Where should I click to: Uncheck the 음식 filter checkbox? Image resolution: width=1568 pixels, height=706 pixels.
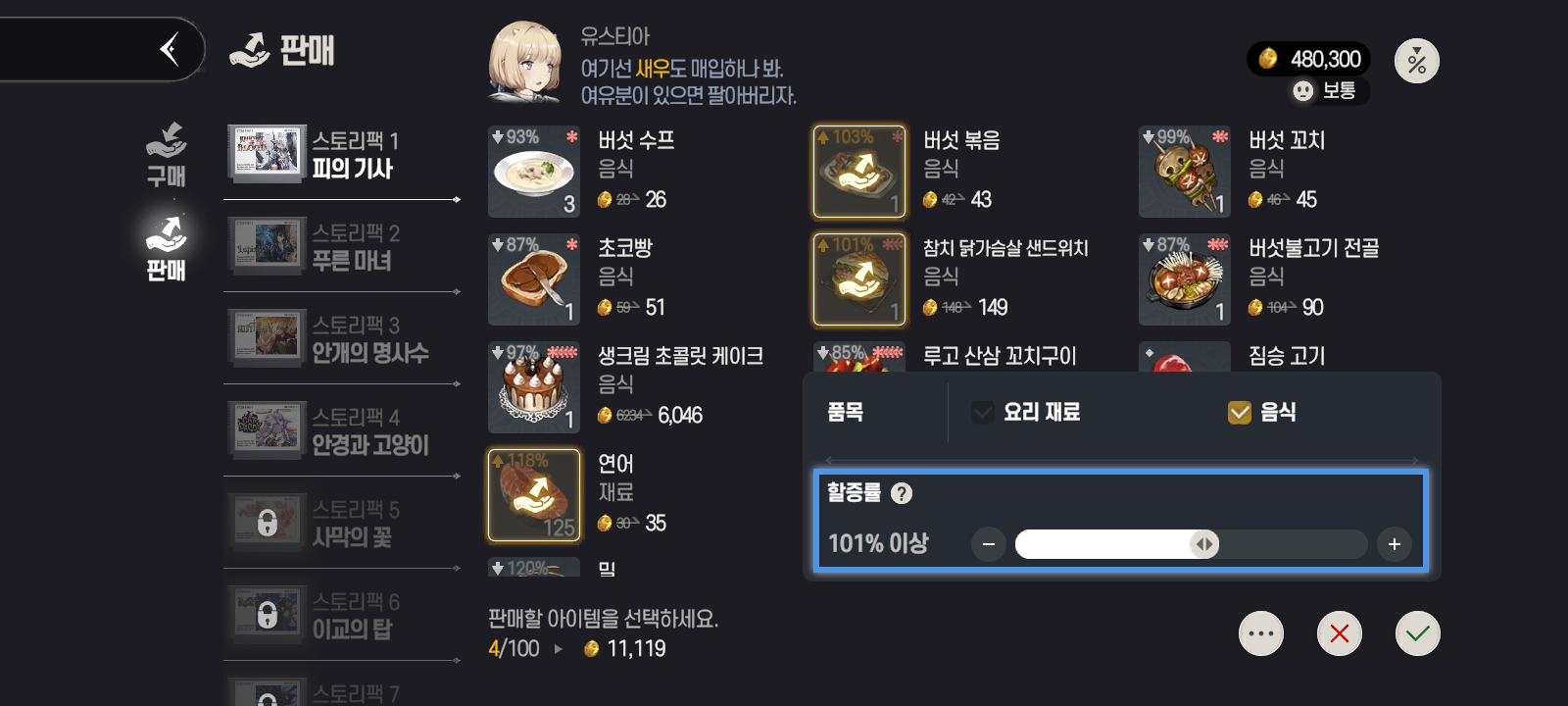click(1238, 412)
